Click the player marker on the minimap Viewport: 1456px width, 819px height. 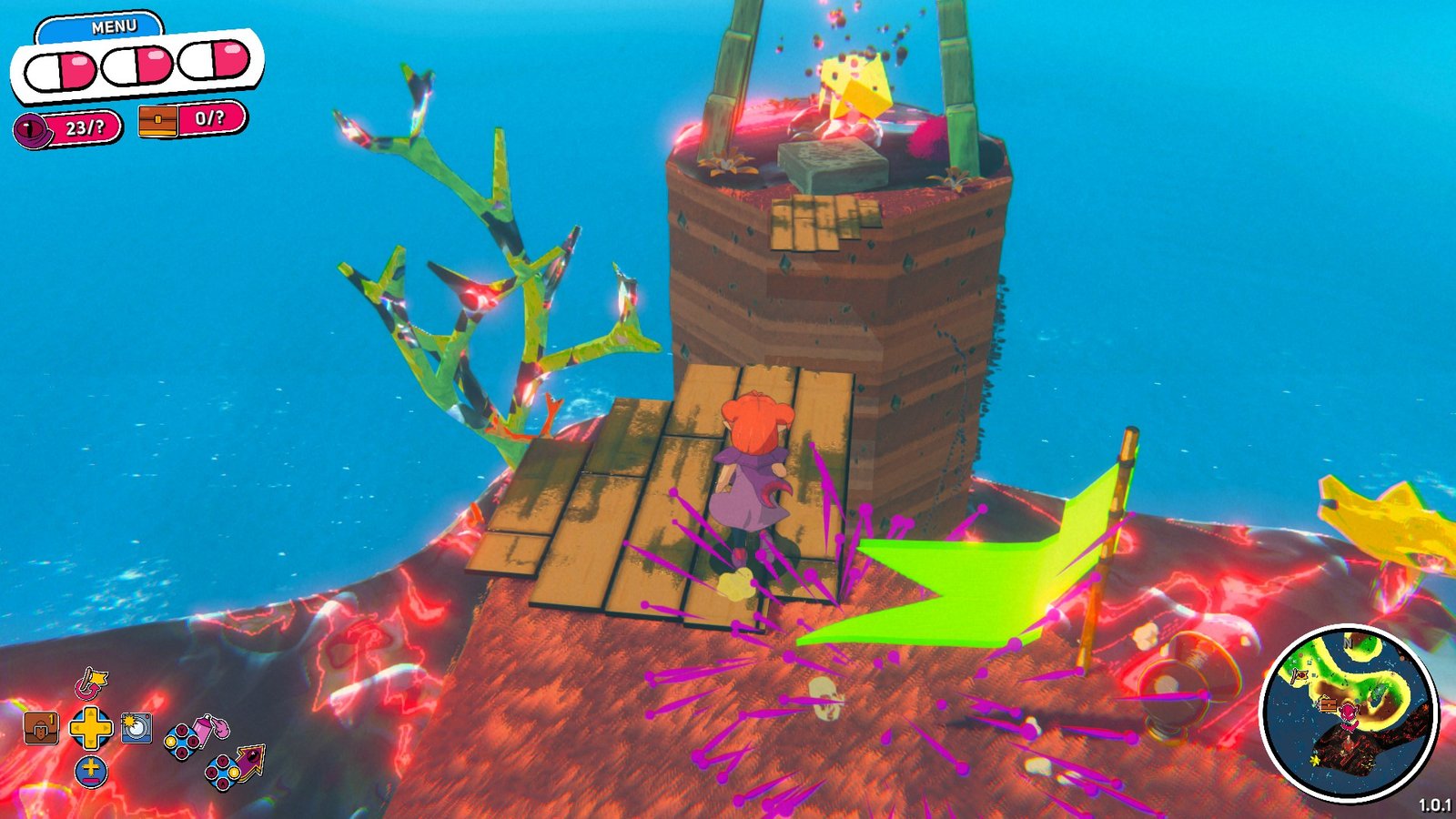tap(1348, 712)
